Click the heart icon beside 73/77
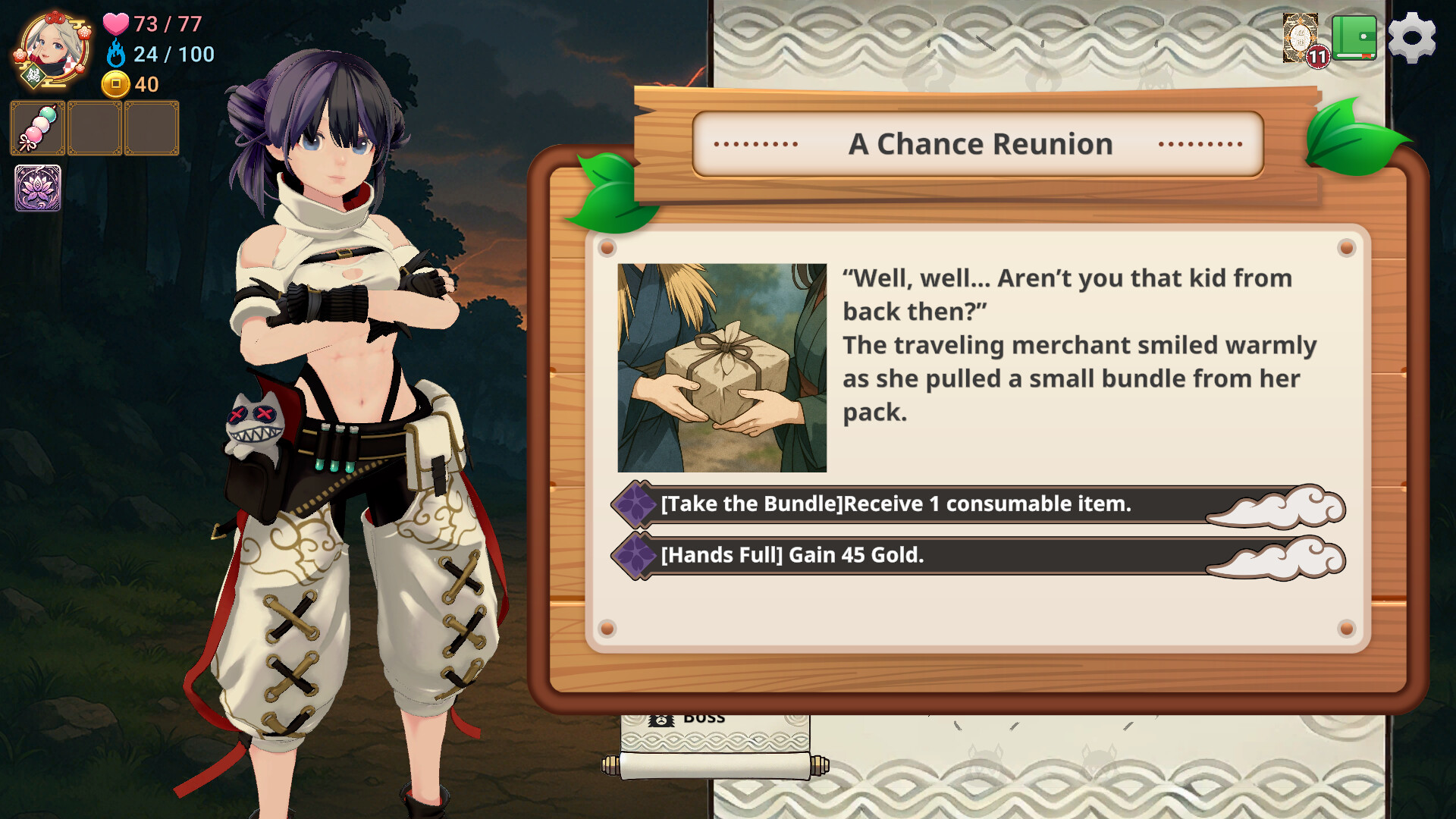The height and width of the screenshot is (819, 1456). 115,25
